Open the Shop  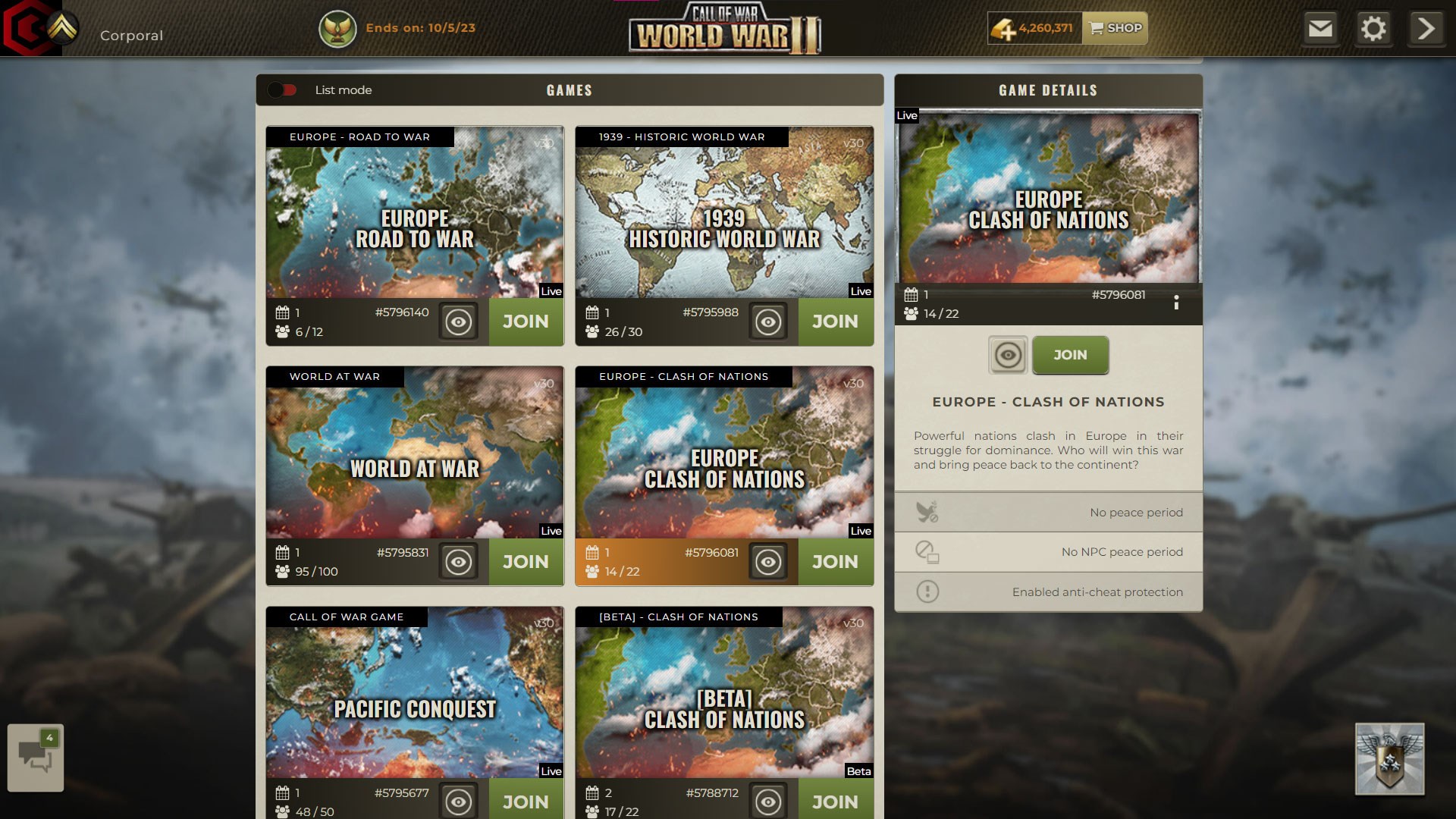pyautogui.click(x=1115, y=28)
